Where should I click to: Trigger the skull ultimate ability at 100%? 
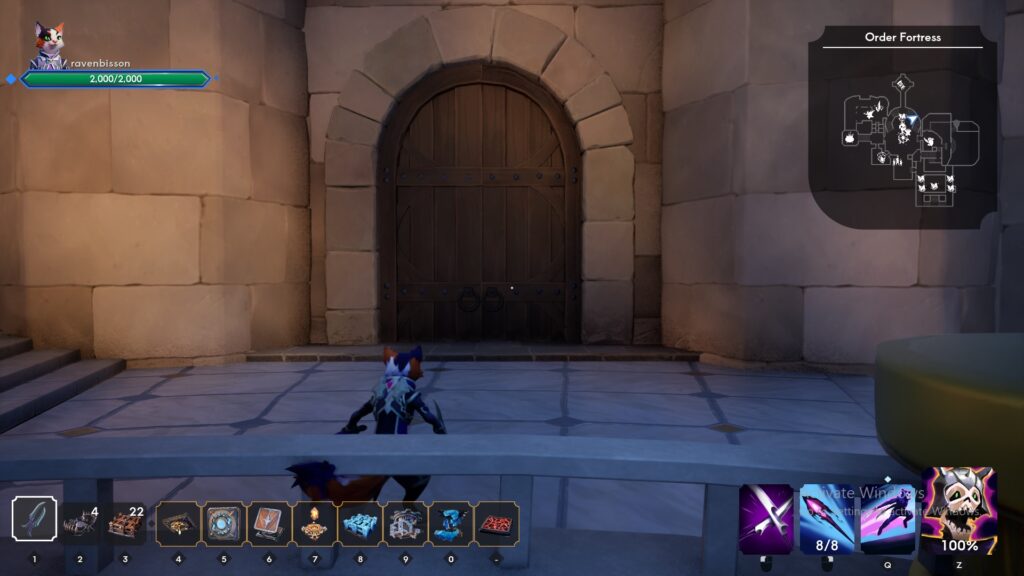point(959,510)
